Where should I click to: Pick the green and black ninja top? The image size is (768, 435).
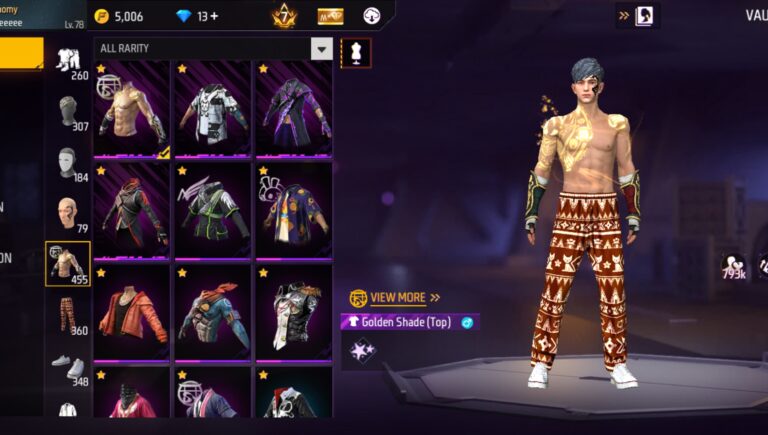[212, 210]
